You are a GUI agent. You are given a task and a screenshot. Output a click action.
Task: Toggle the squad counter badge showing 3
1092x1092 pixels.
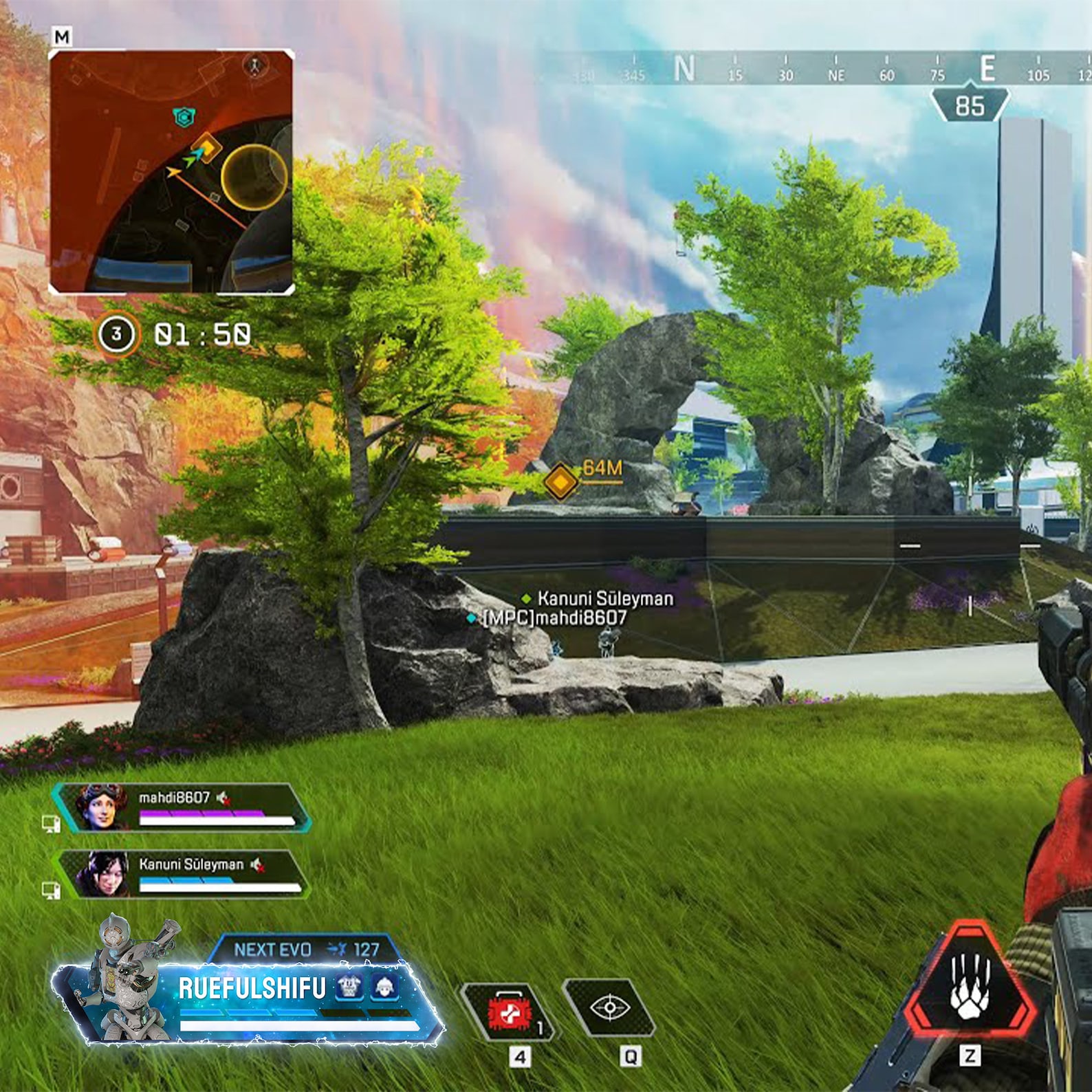118,334
